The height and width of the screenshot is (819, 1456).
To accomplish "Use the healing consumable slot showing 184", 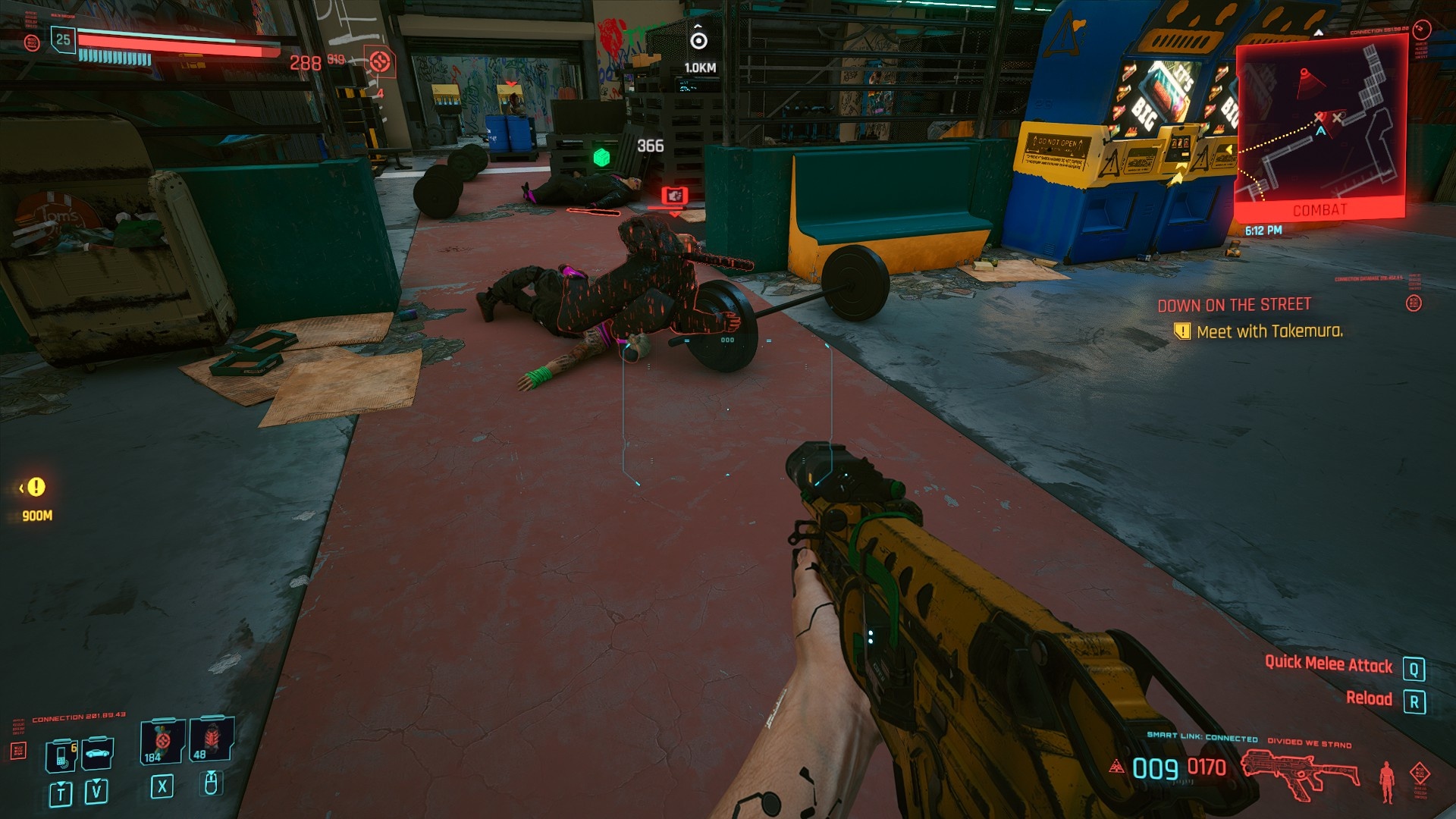I will click(162, 741).
